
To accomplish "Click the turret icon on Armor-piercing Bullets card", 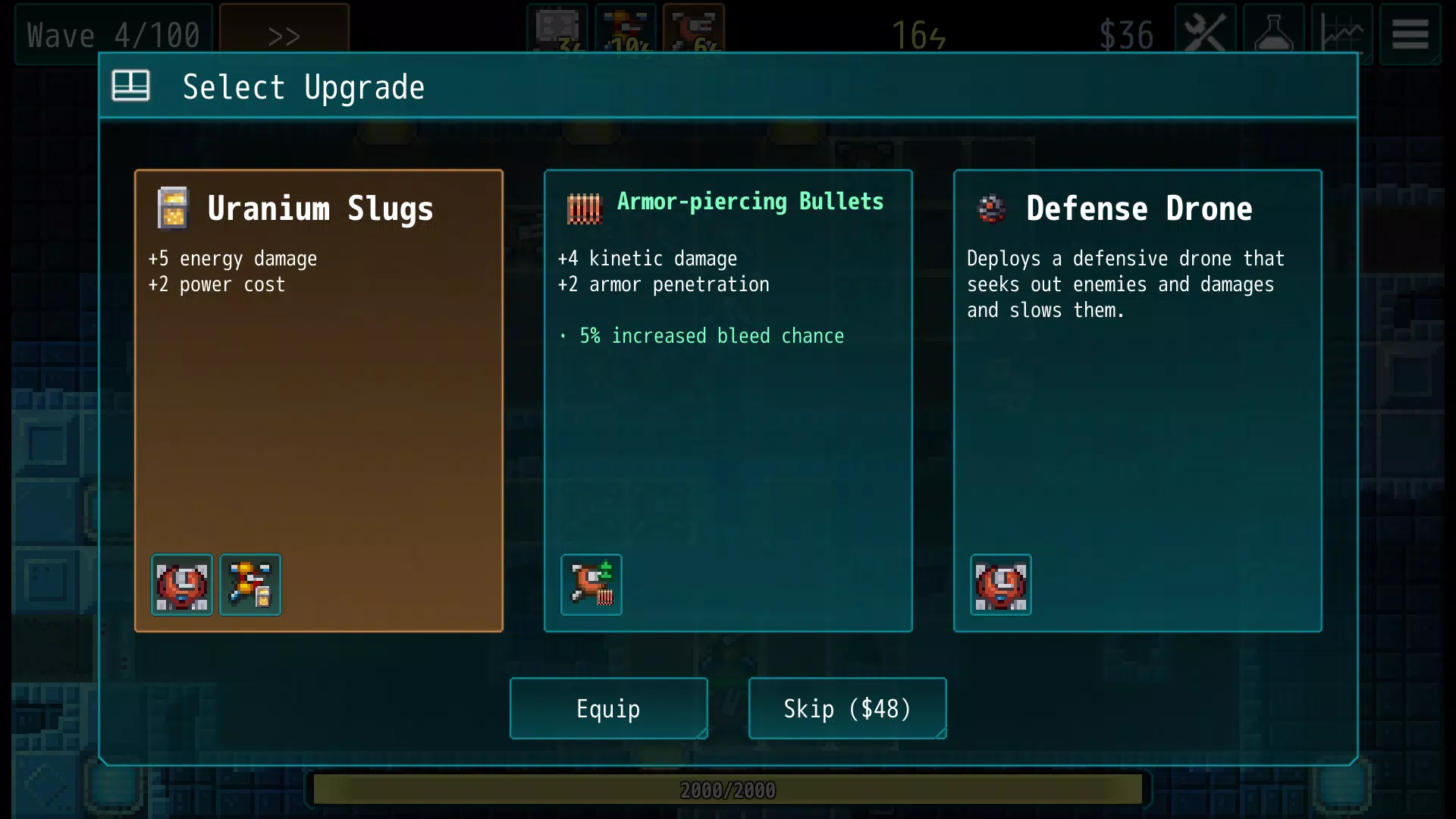I will click(591, 585).
